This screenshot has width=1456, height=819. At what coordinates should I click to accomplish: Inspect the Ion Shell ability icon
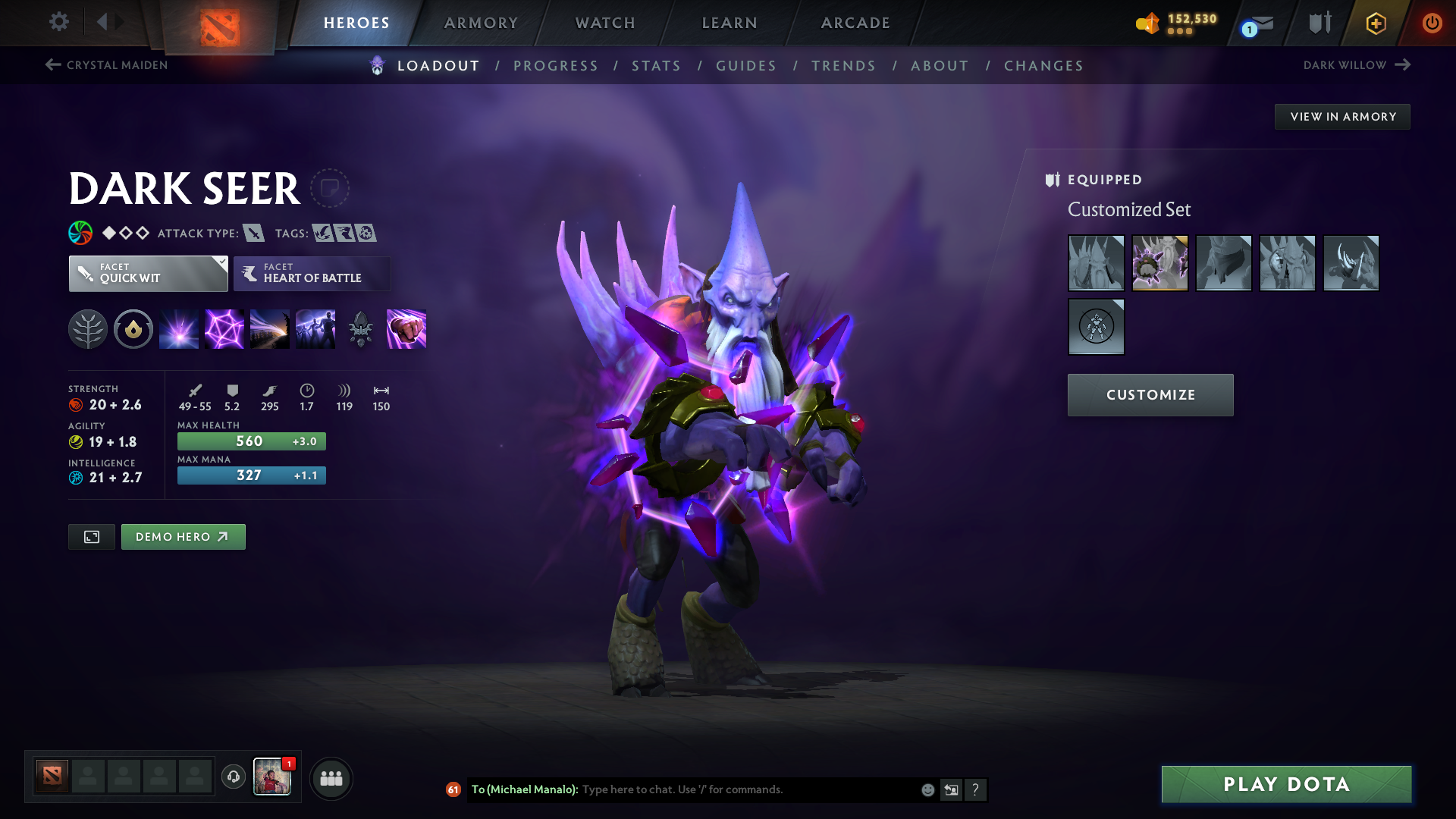224,328
